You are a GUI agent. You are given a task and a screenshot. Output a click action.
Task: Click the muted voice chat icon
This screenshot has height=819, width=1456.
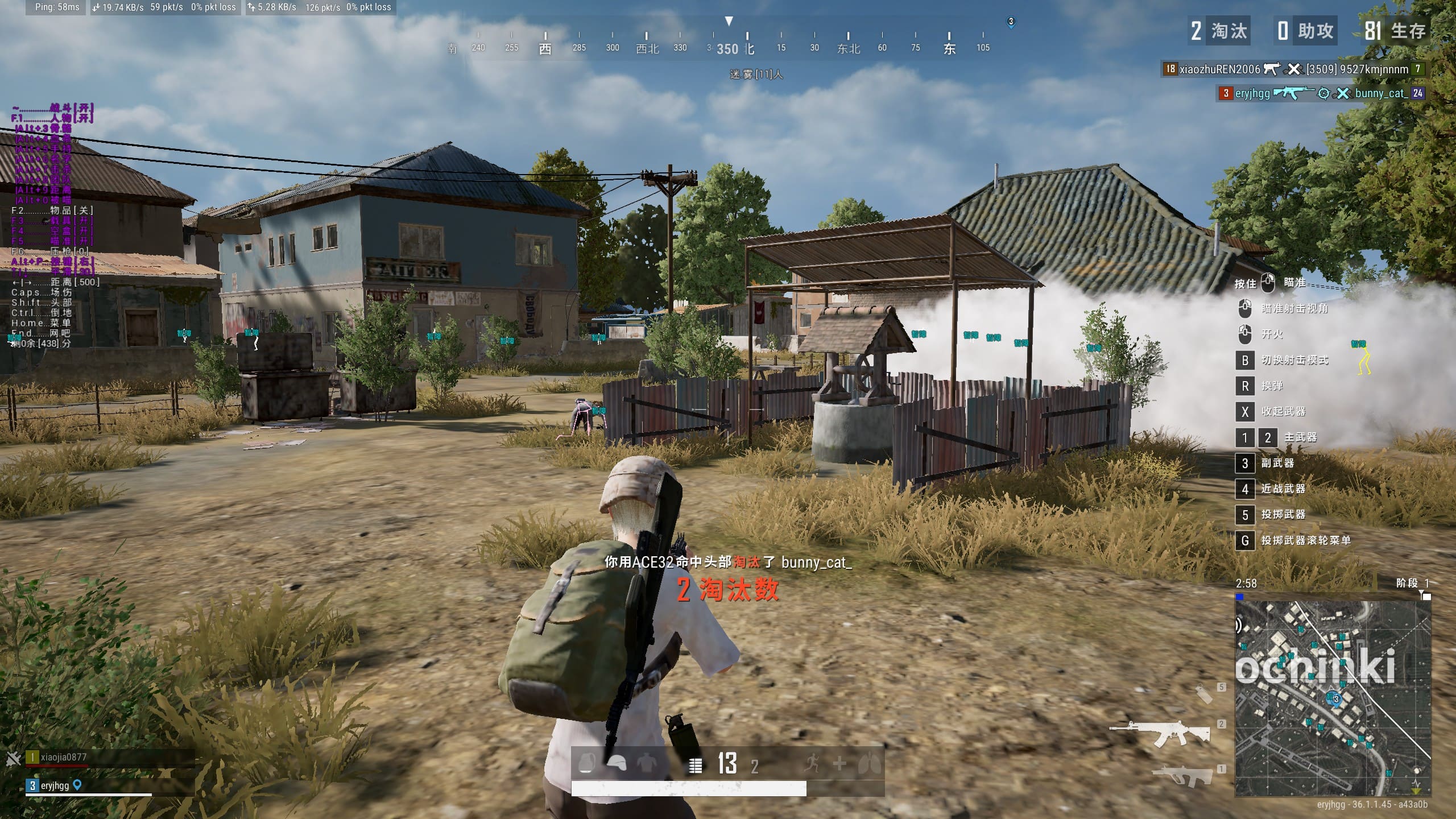14,758
